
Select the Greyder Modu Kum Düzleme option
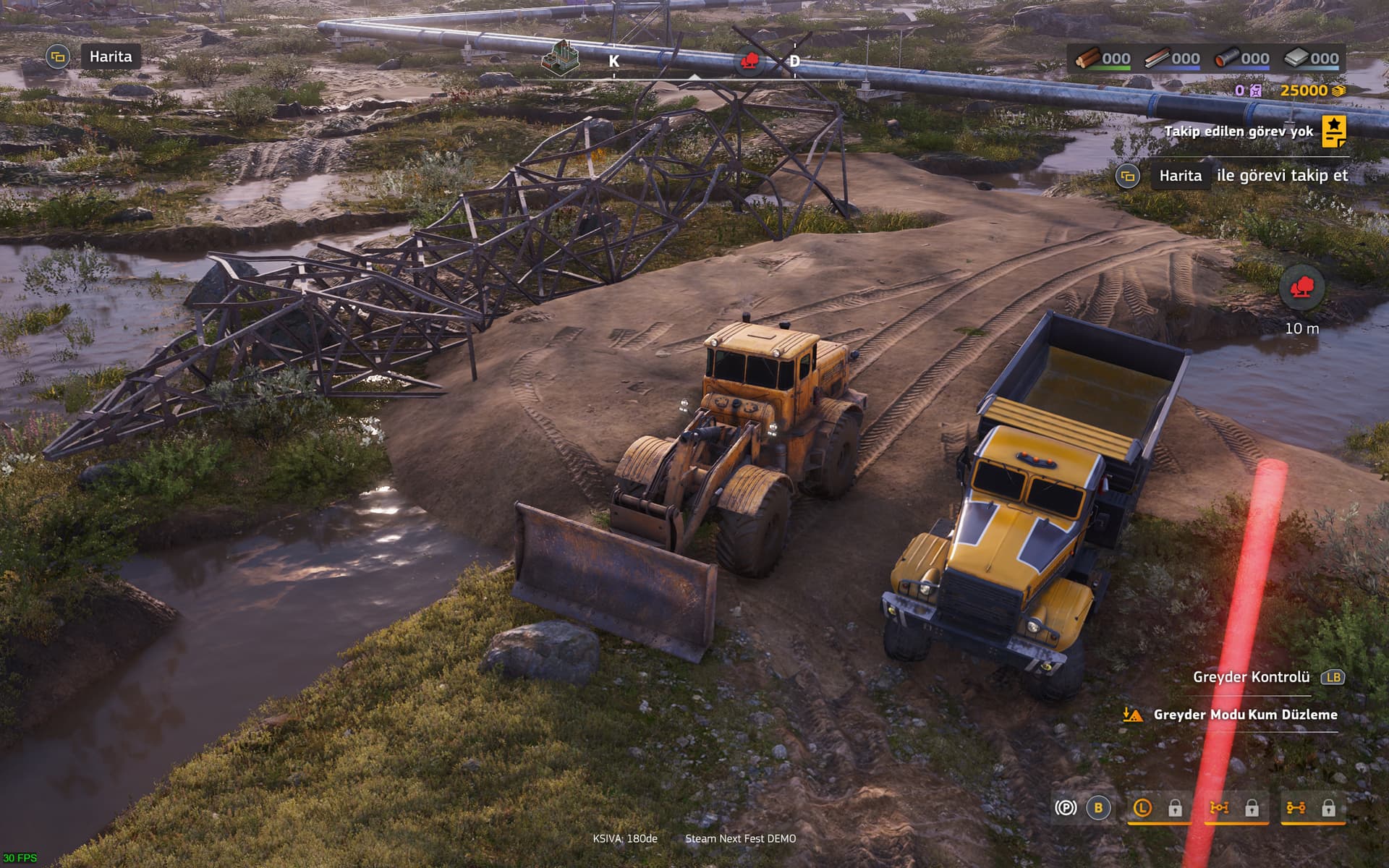[x=1244, y=715]
